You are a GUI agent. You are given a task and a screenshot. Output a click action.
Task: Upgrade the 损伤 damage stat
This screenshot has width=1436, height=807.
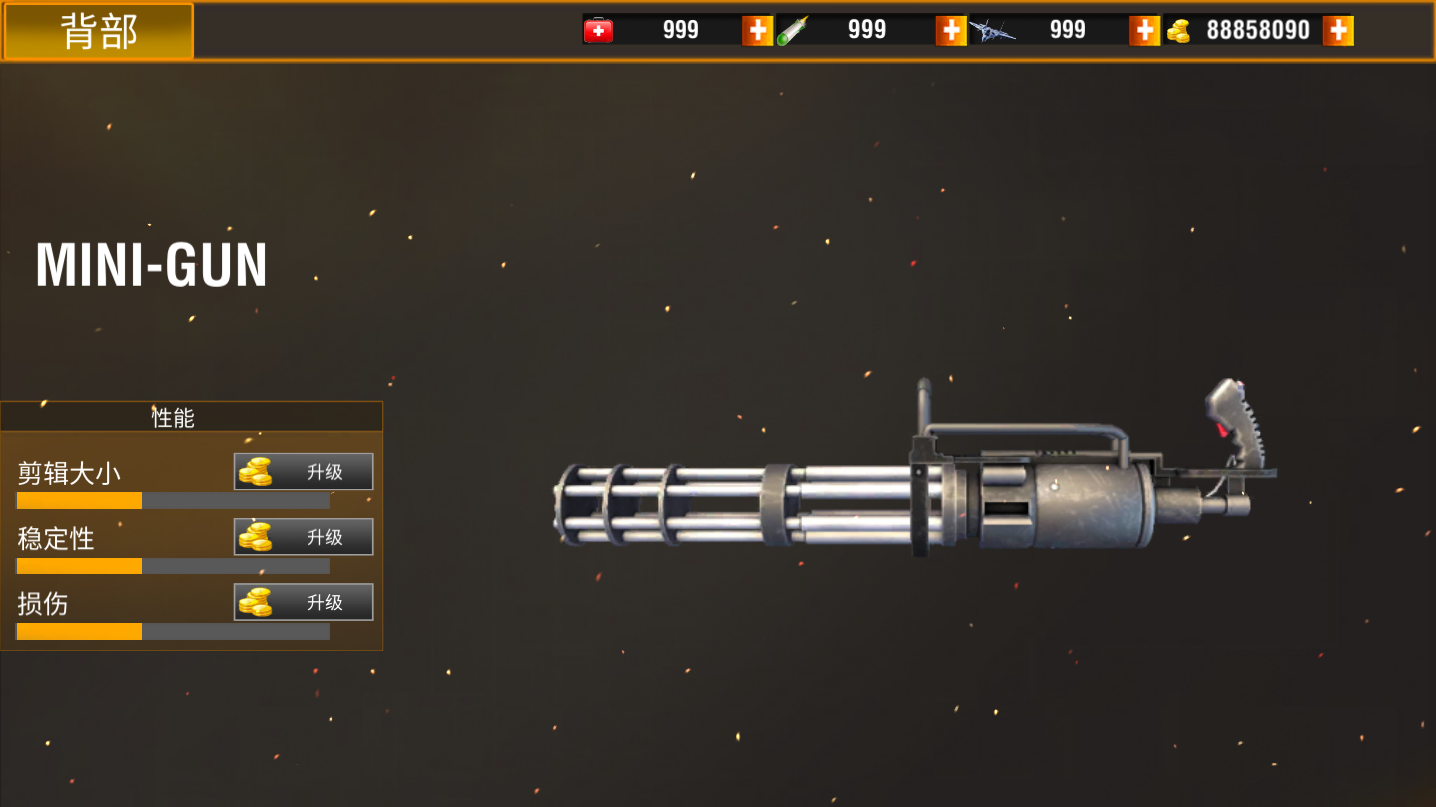(303, 602)
